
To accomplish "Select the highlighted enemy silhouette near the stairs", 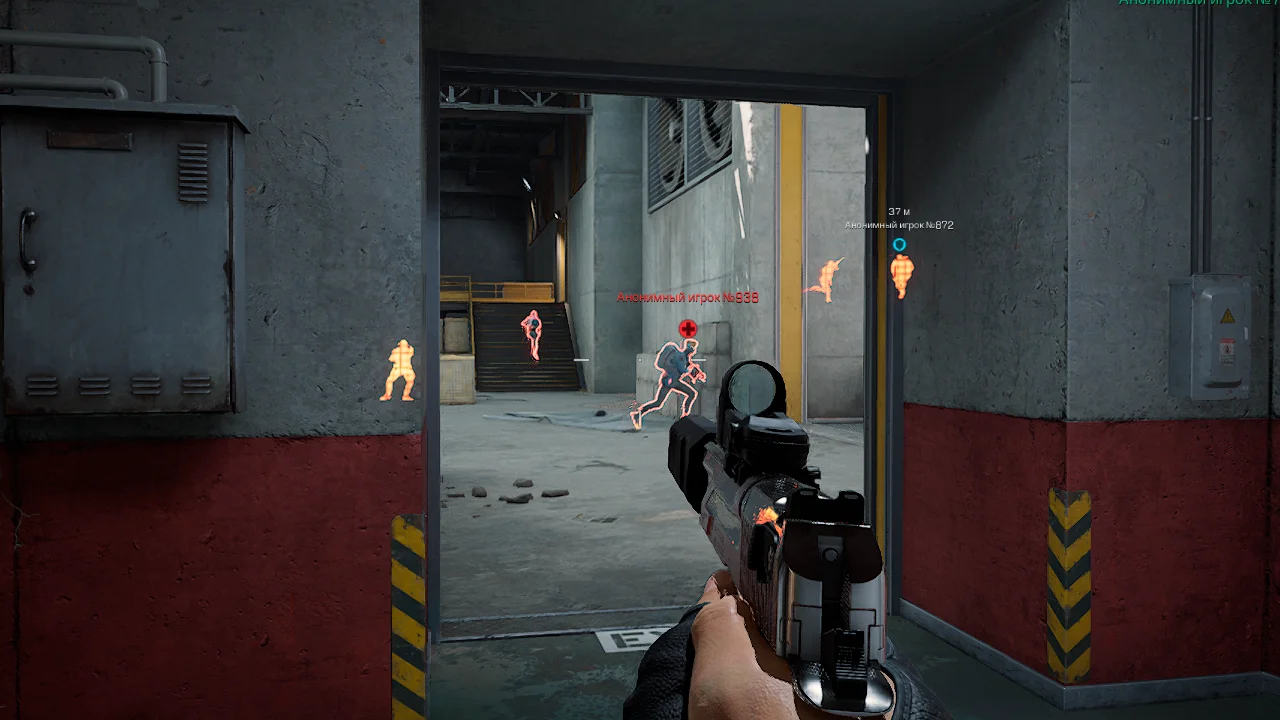I will (x=531, y=330).
